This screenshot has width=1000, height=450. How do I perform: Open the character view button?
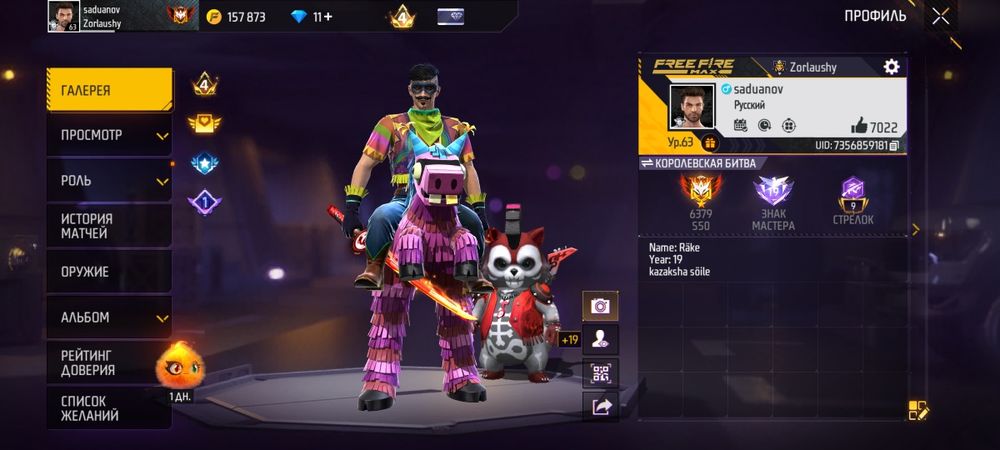600,340
